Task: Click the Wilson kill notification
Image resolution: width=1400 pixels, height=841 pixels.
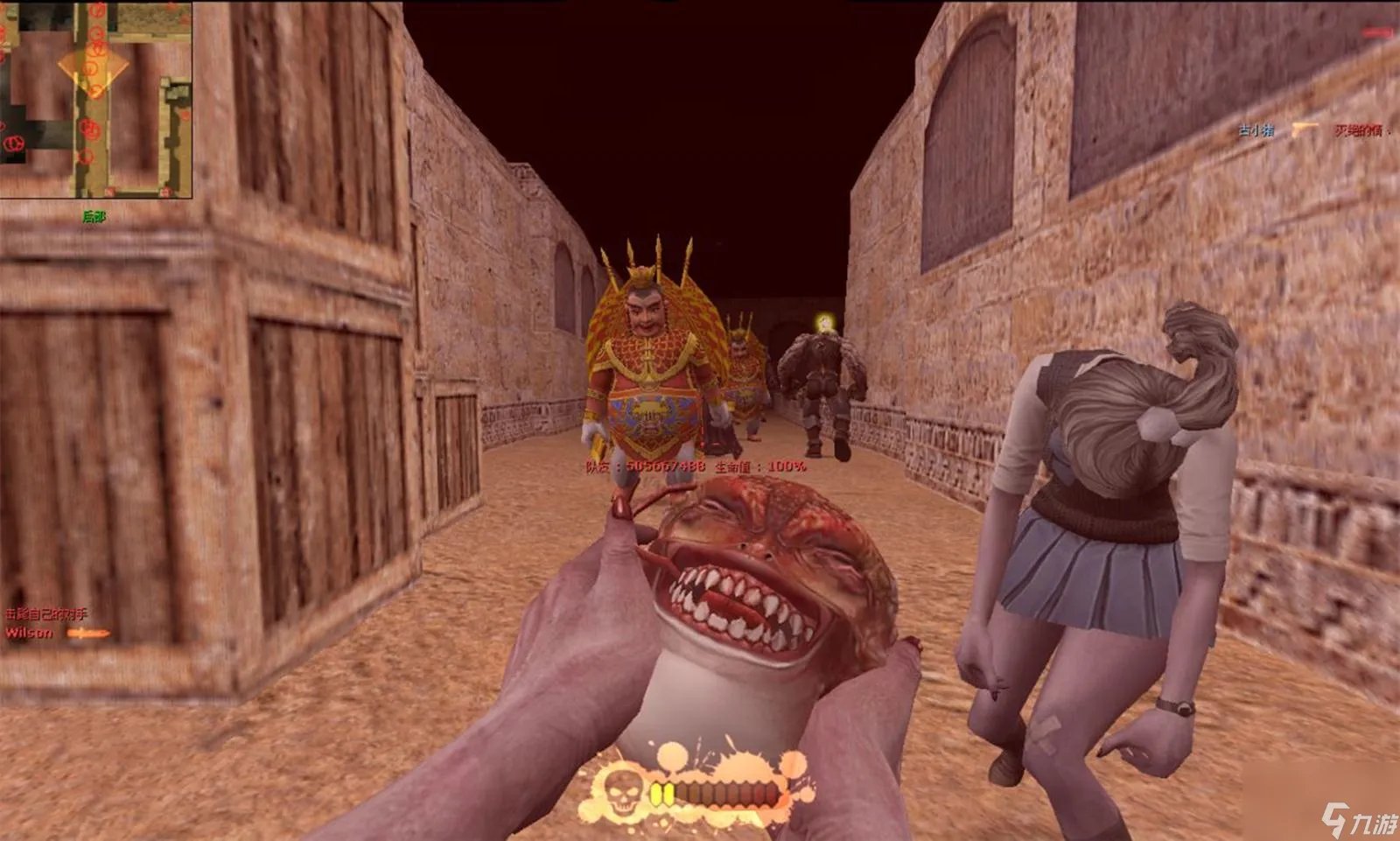Action: [55, 632]
